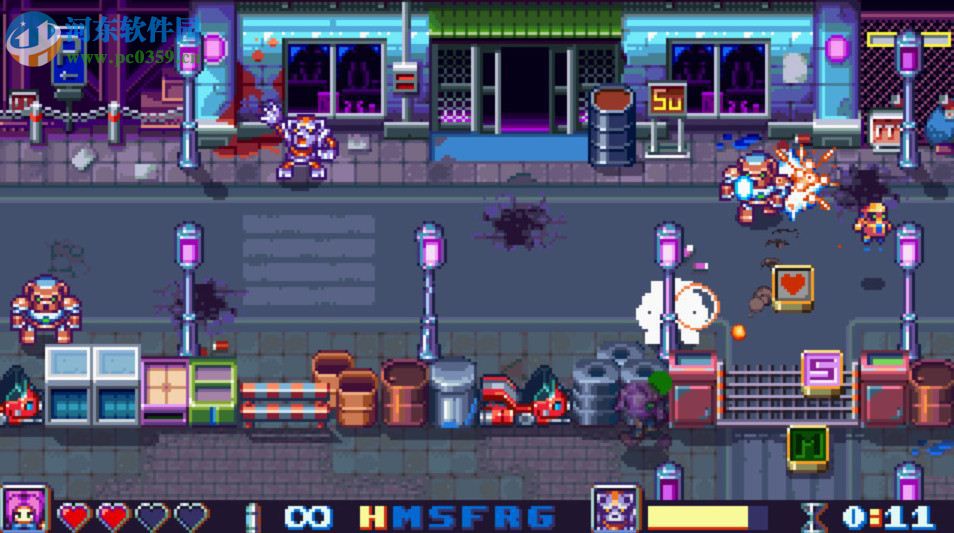This screenshot has width=954, height=533.
Task: Pick the S weapon letter in the HUD bar
Action: 441,517
